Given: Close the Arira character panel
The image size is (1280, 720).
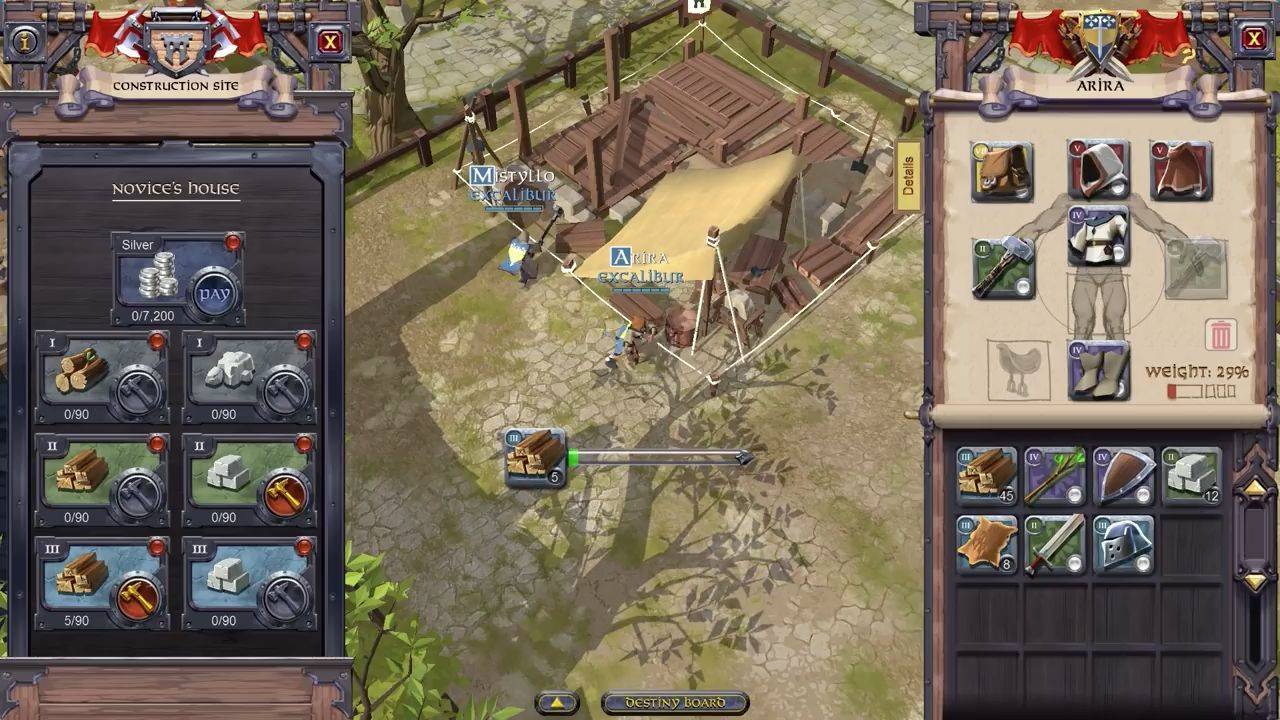Looking at the screenshot, I should click(1254, 39).
